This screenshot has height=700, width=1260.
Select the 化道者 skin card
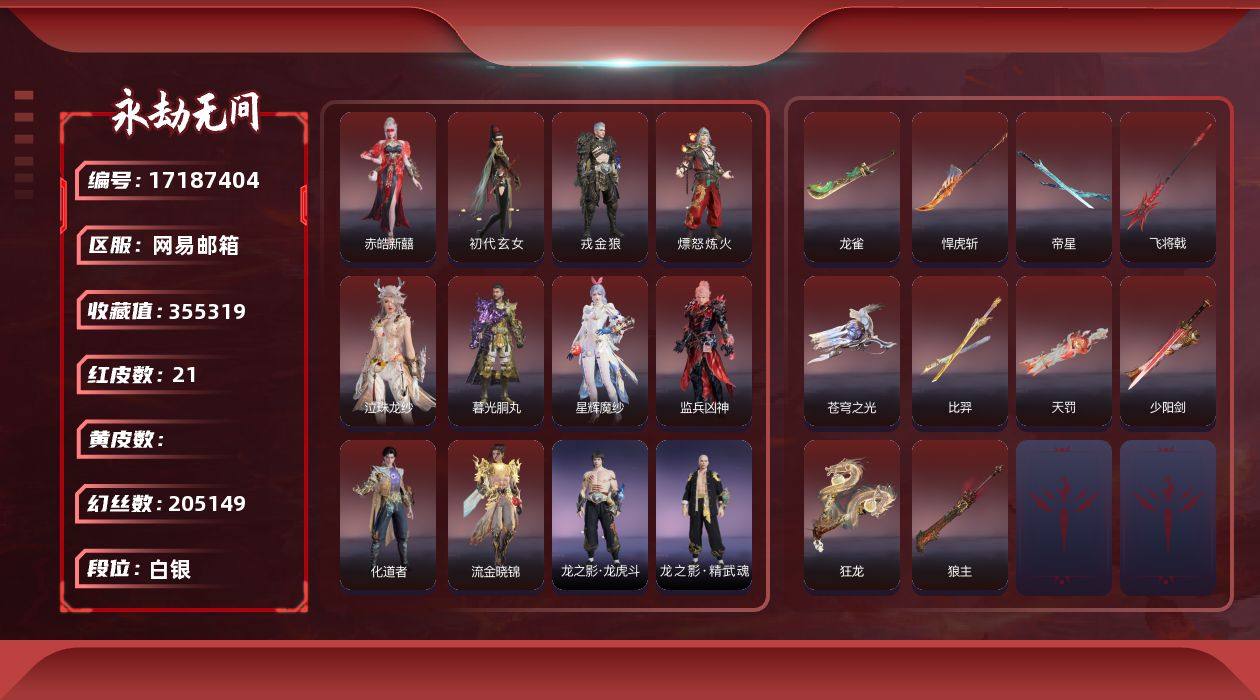pos(388,515)
